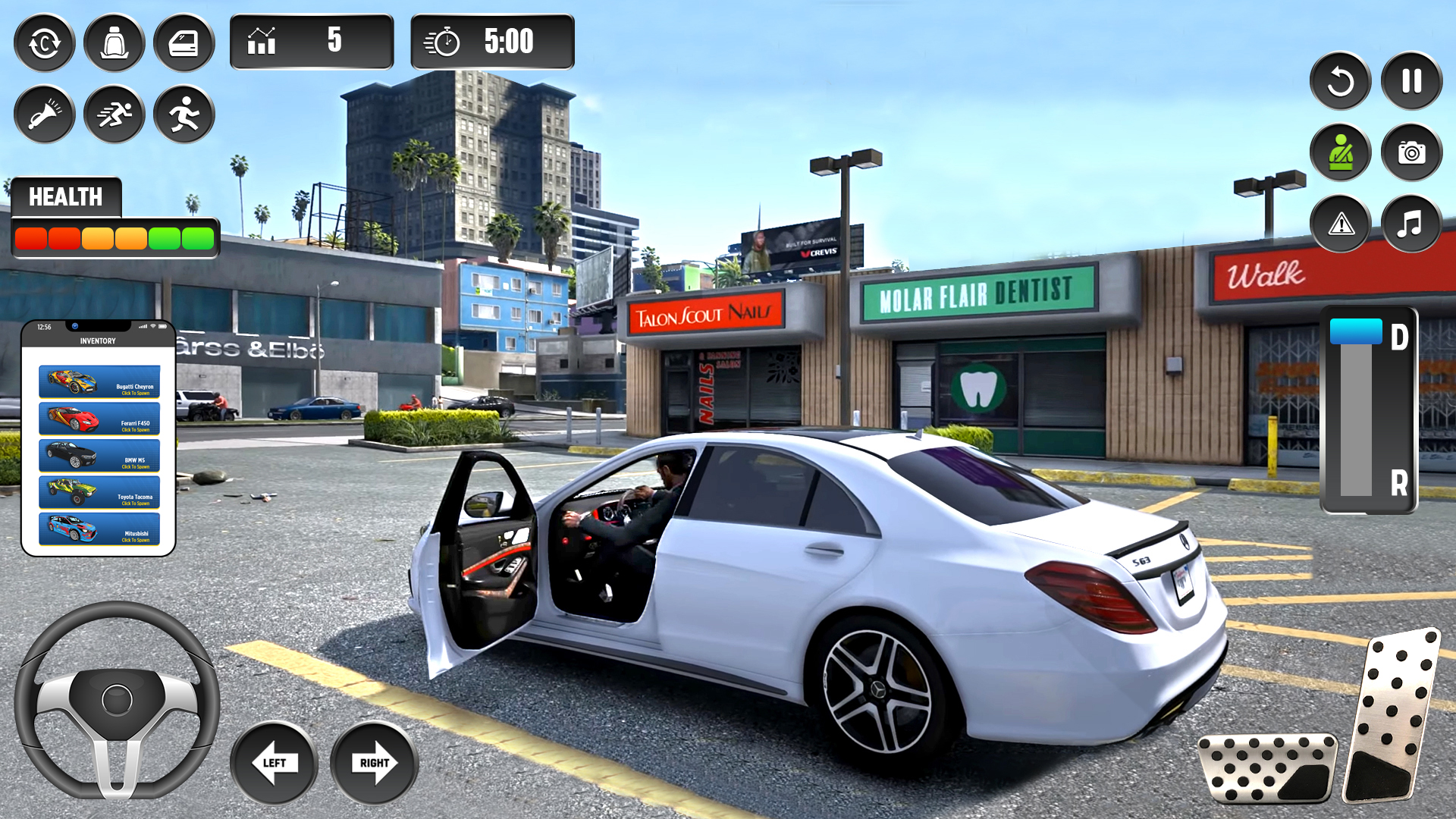The image size is (1456, 819).
Task: Steer with the RIGHT arrow button
Action: point(375,763)
